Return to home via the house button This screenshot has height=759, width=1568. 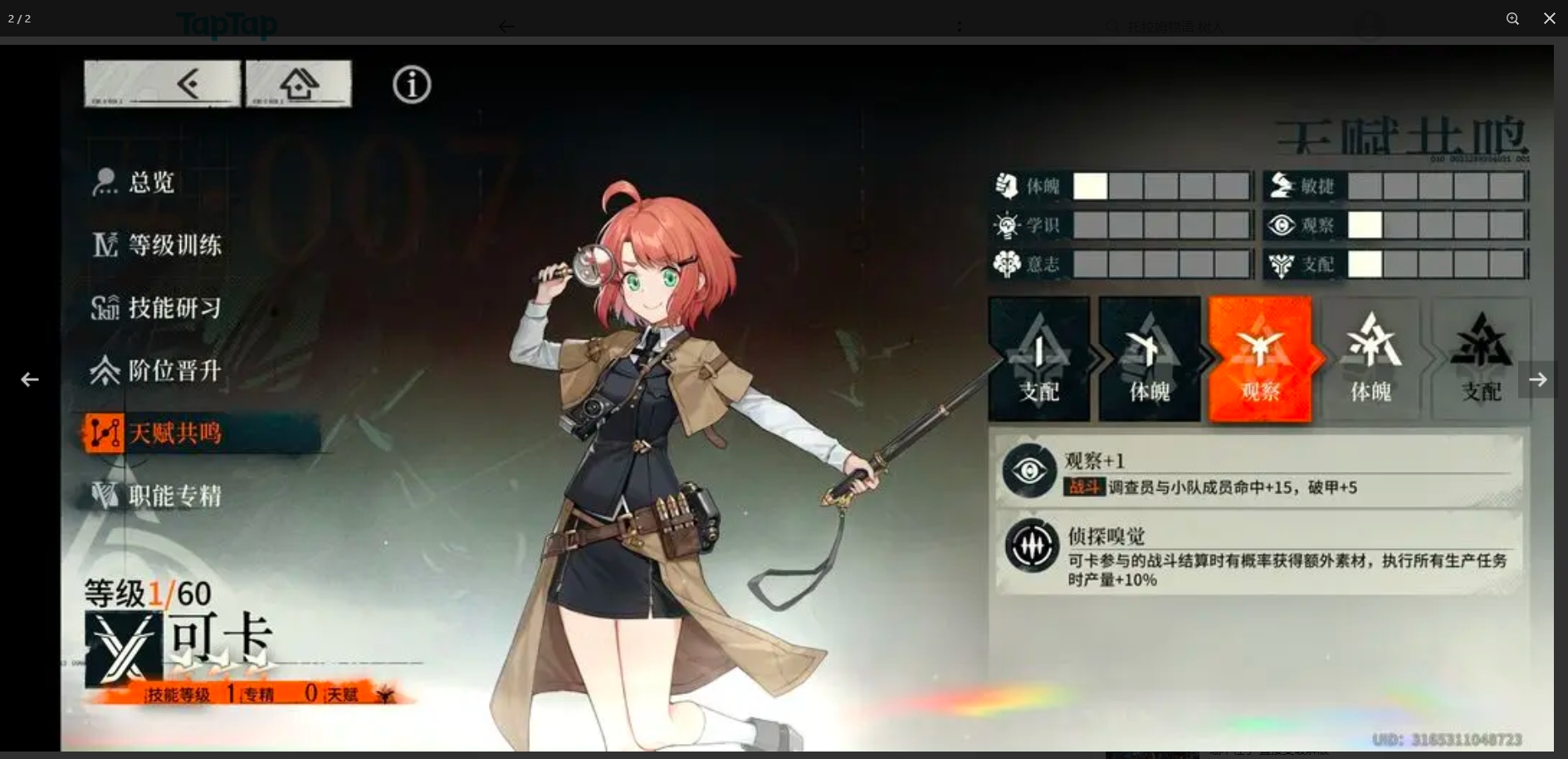tap(299, 84)
